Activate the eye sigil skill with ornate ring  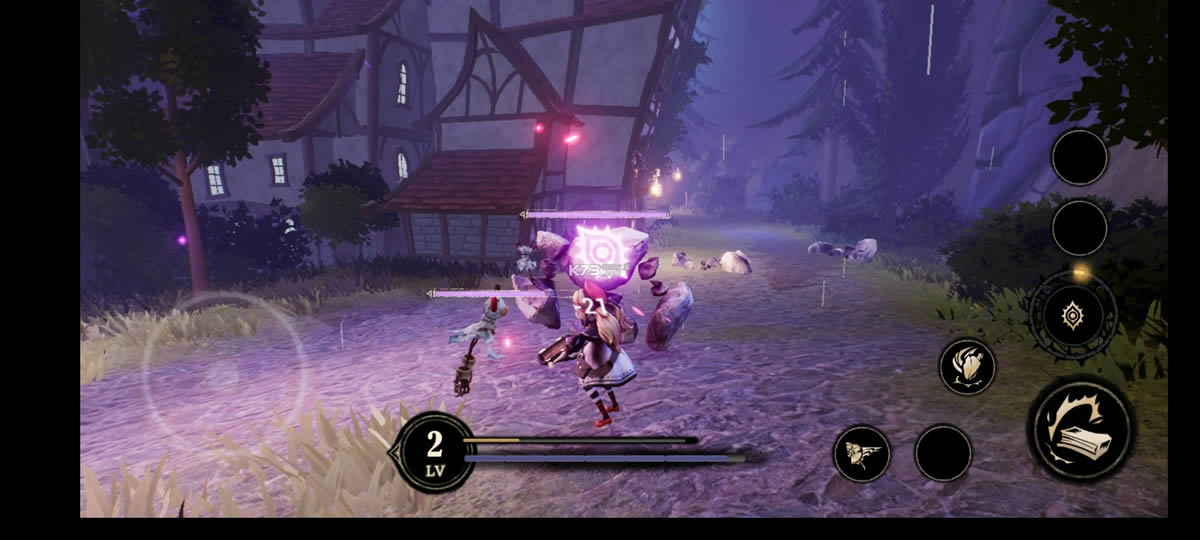1073,316
